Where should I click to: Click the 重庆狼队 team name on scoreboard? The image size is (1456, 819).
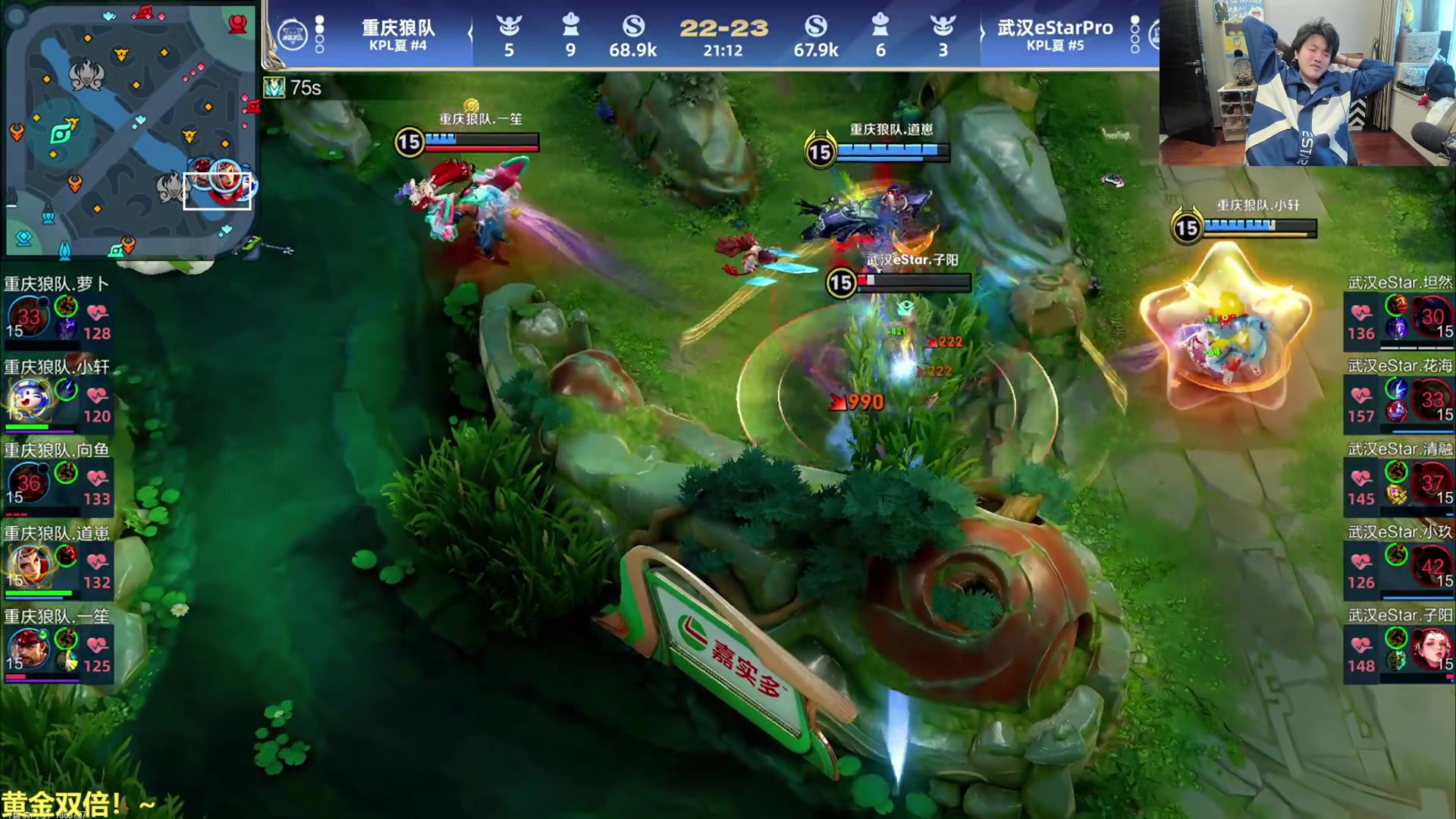398,28
